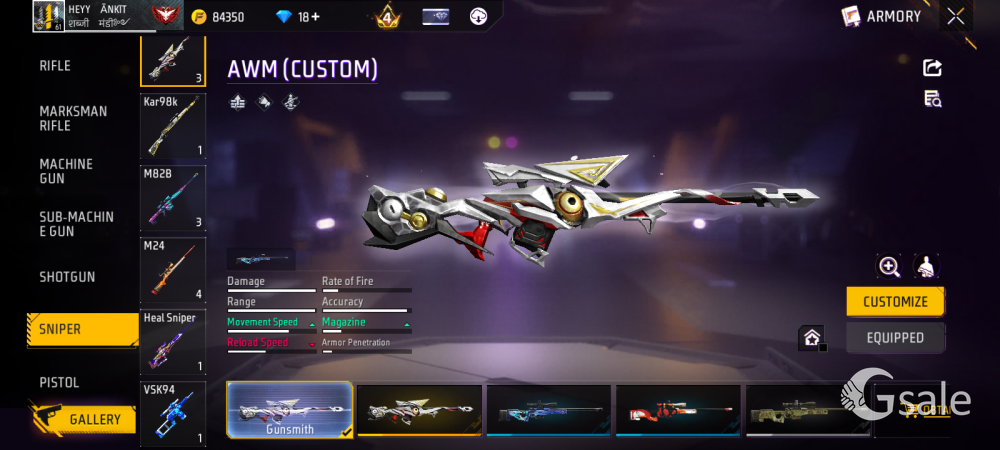Select the Gunsmith skin tile

290,410
